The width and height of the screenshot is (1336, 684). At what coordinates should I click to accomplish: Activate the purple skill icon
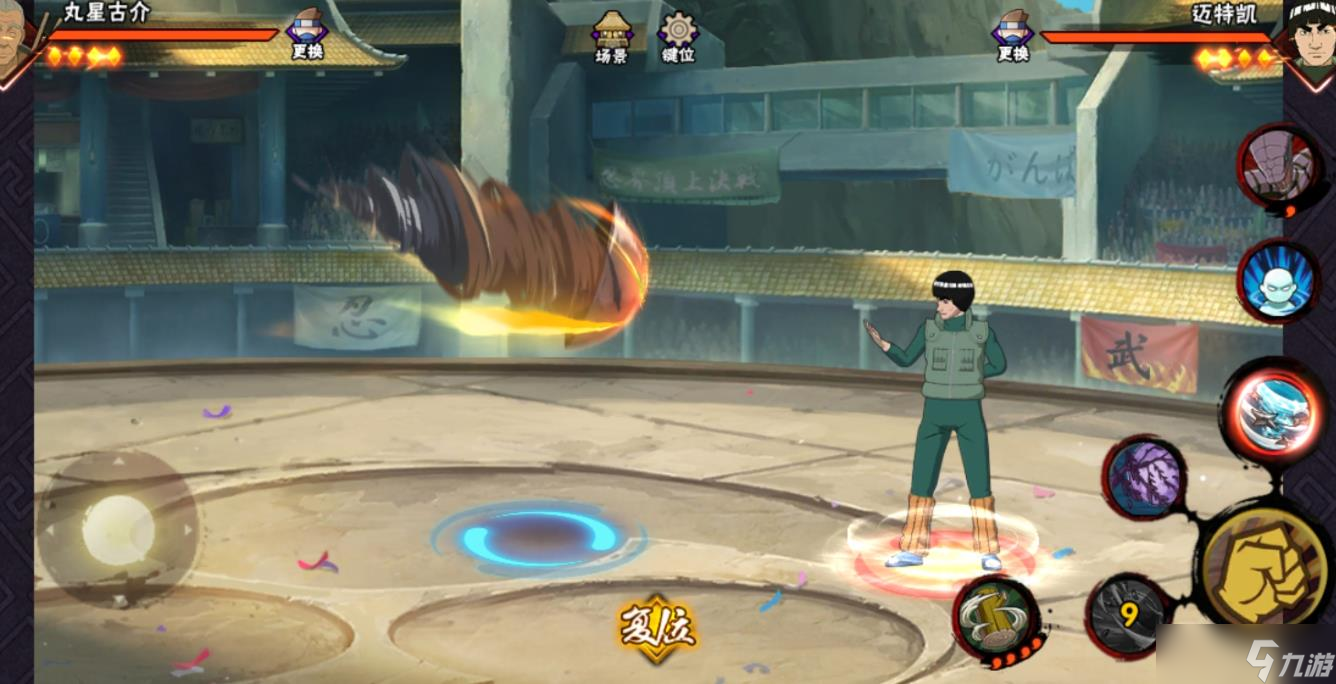click(x=1144, y=477)
